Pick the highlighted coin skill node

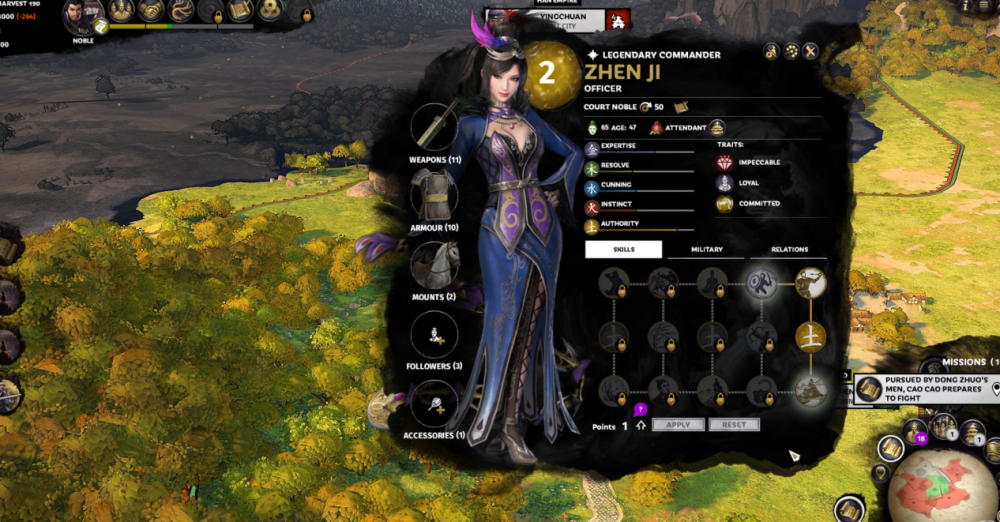(761, 284)
